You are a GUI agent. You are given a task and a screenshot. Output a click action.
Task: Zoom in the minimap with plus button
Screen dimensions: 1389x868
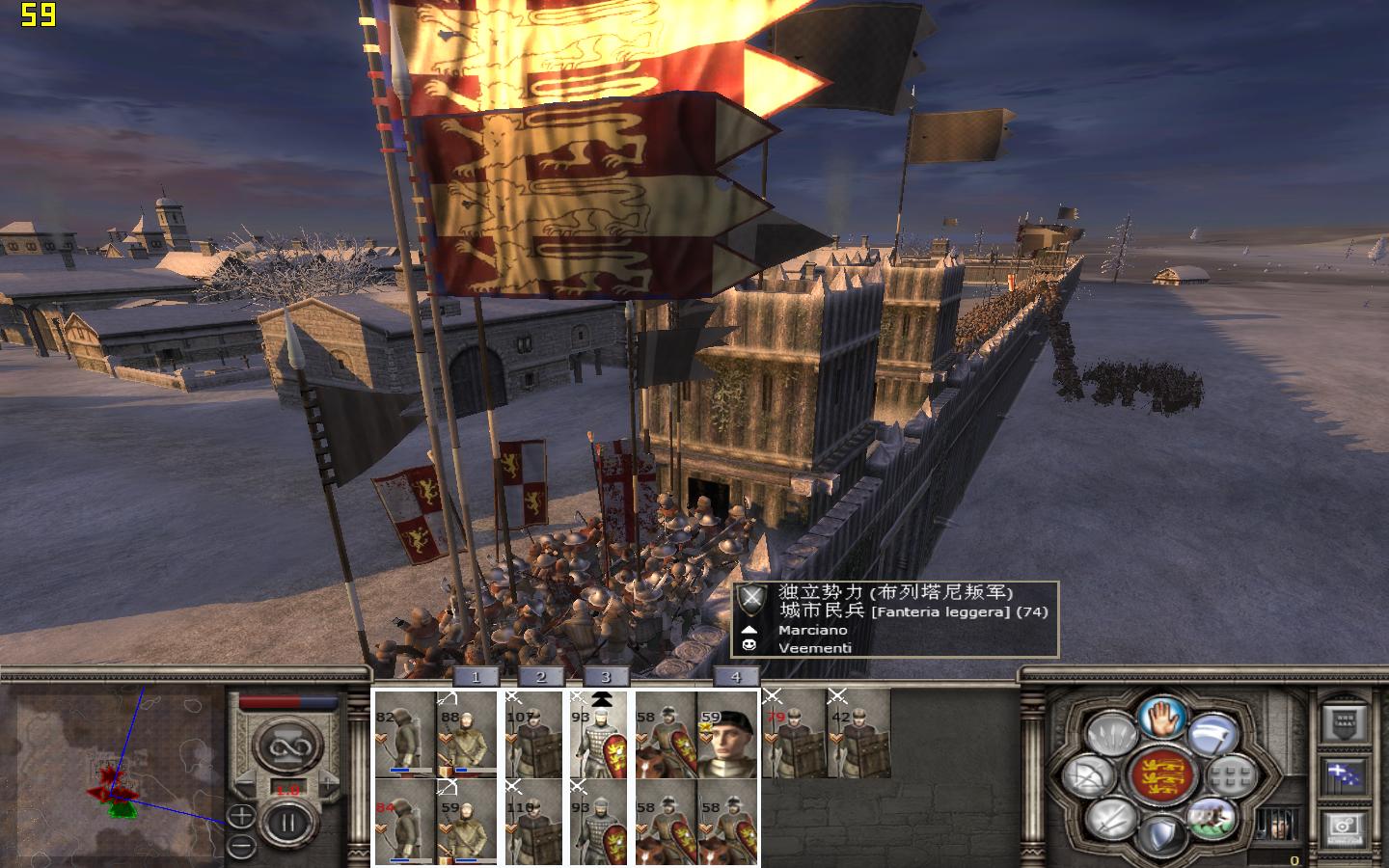click(x=241, y=817)
